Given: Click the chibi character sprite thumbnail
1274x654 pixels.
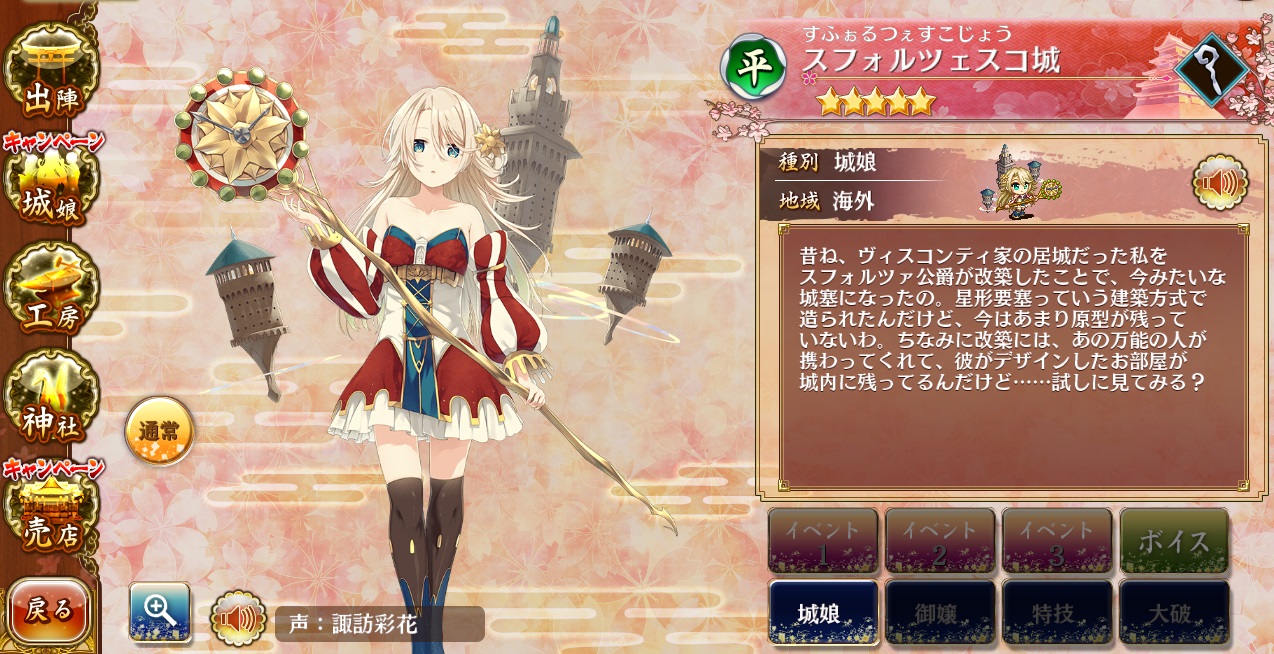Looking at the screenshot, I should pos(1020,185).
